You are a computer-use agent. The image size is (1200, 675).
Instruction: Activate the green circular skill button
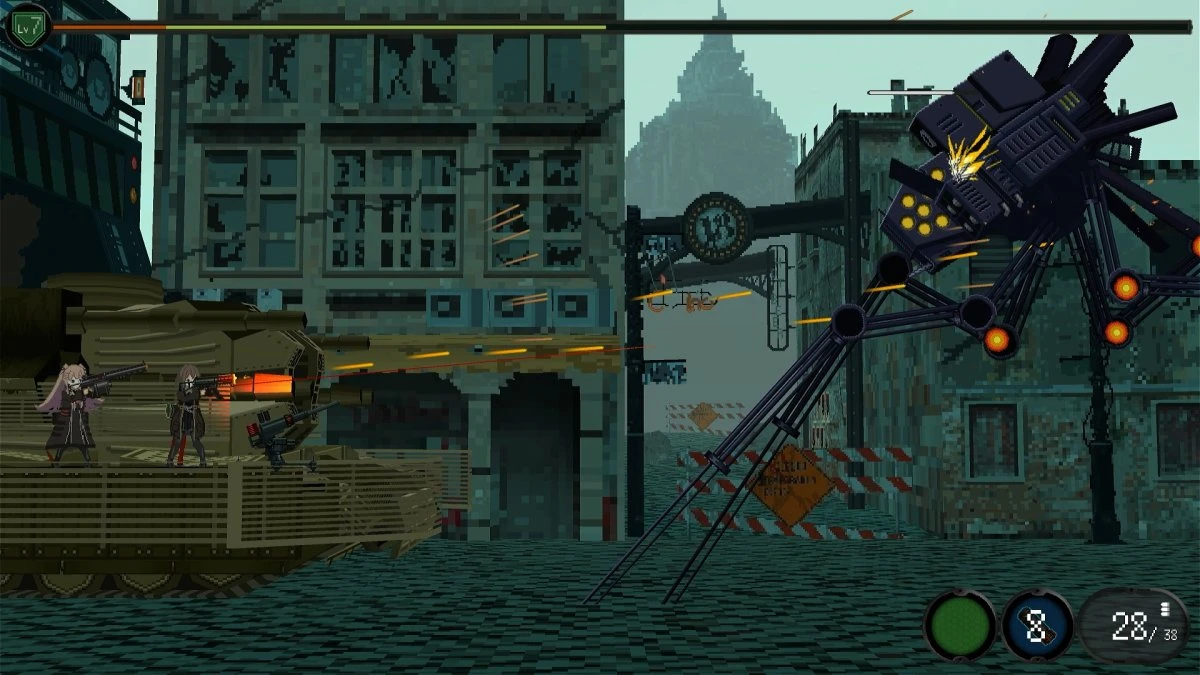pos(960,626)
